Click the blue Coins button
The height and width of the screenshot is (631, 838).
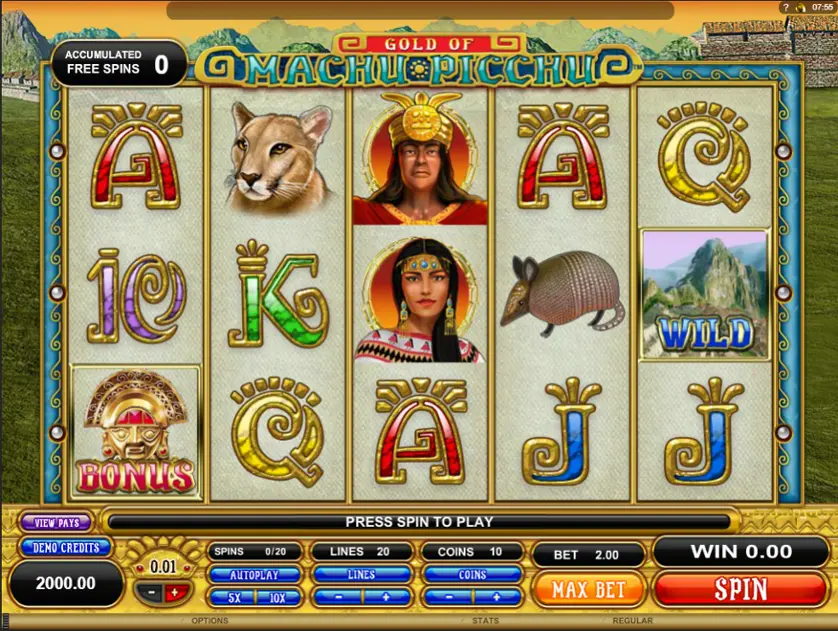tap(472, 575)
